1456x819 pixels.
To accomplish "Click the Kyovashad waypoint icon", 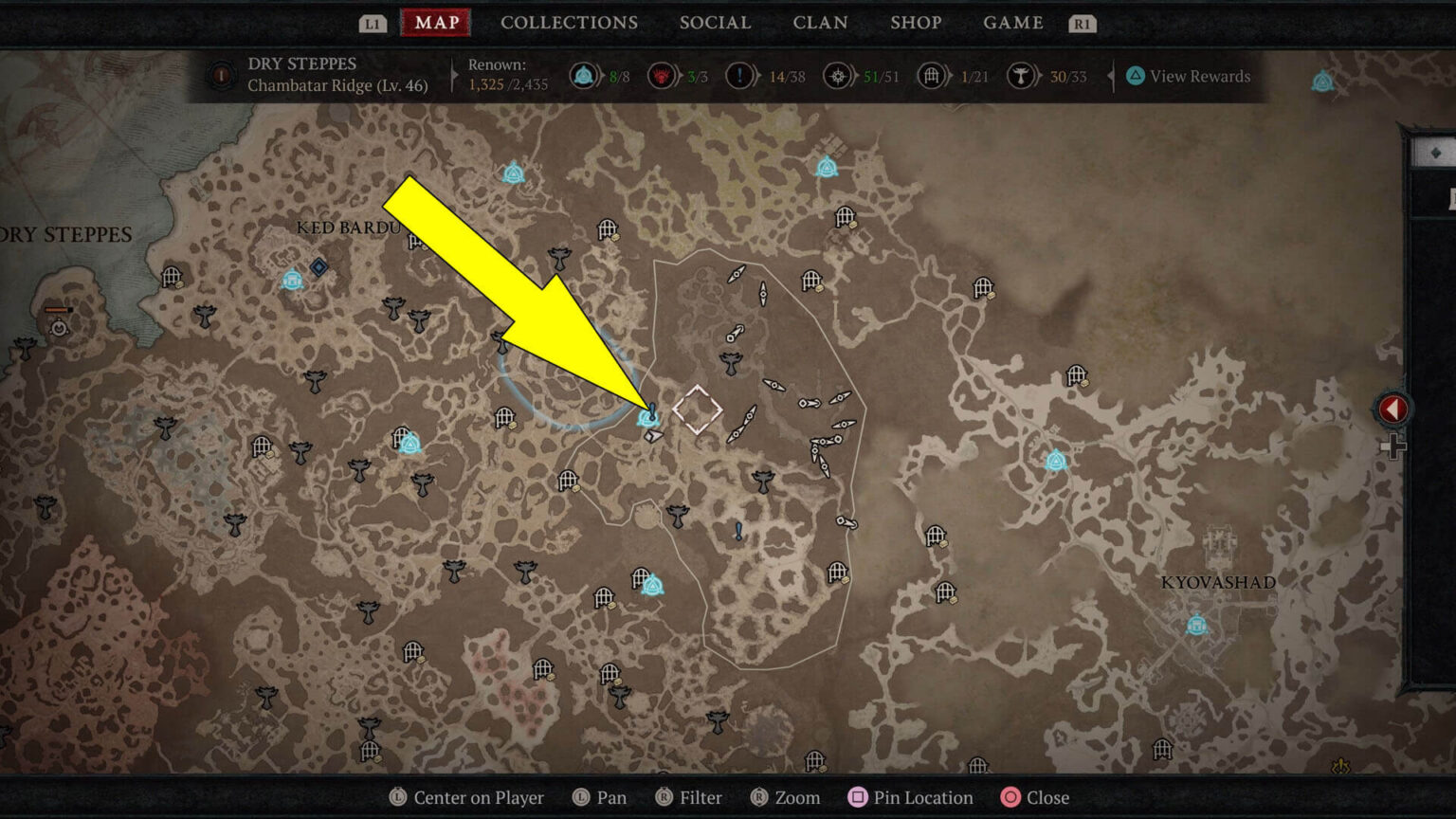I will click(1196, 624).
